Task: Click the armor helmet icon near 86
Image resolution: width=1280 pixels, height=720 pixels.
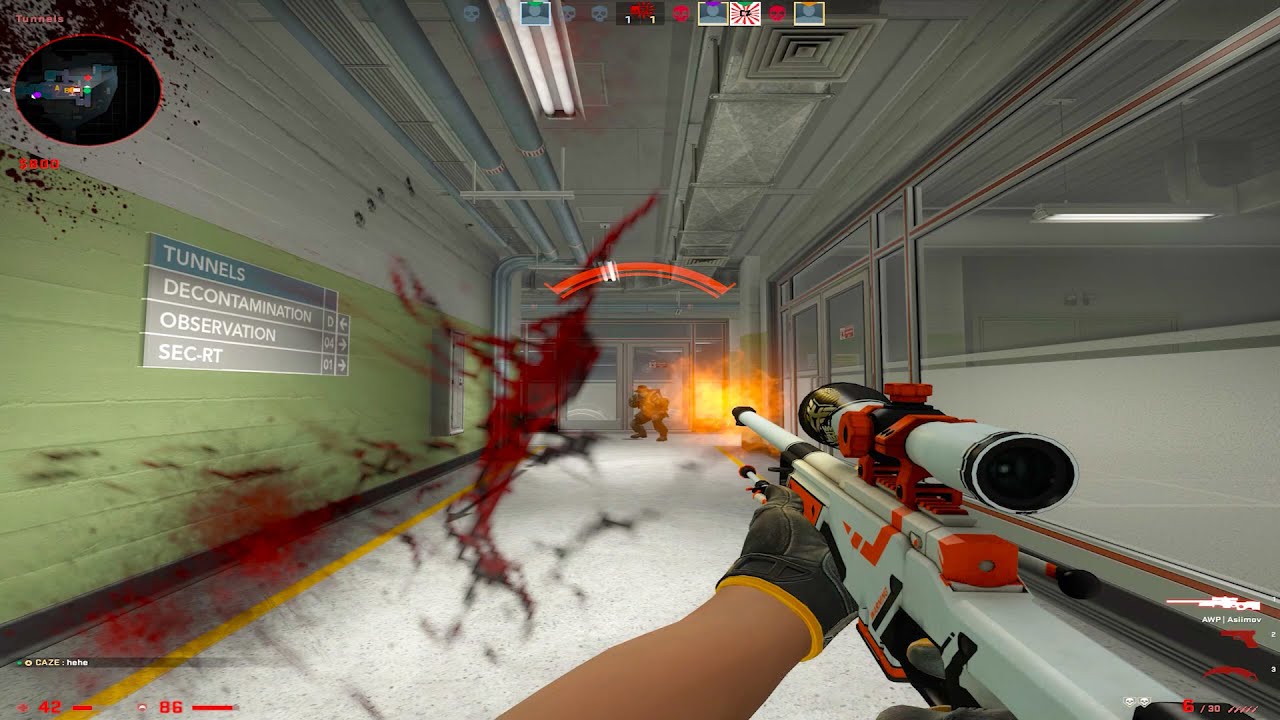Action: coord(142,707)
